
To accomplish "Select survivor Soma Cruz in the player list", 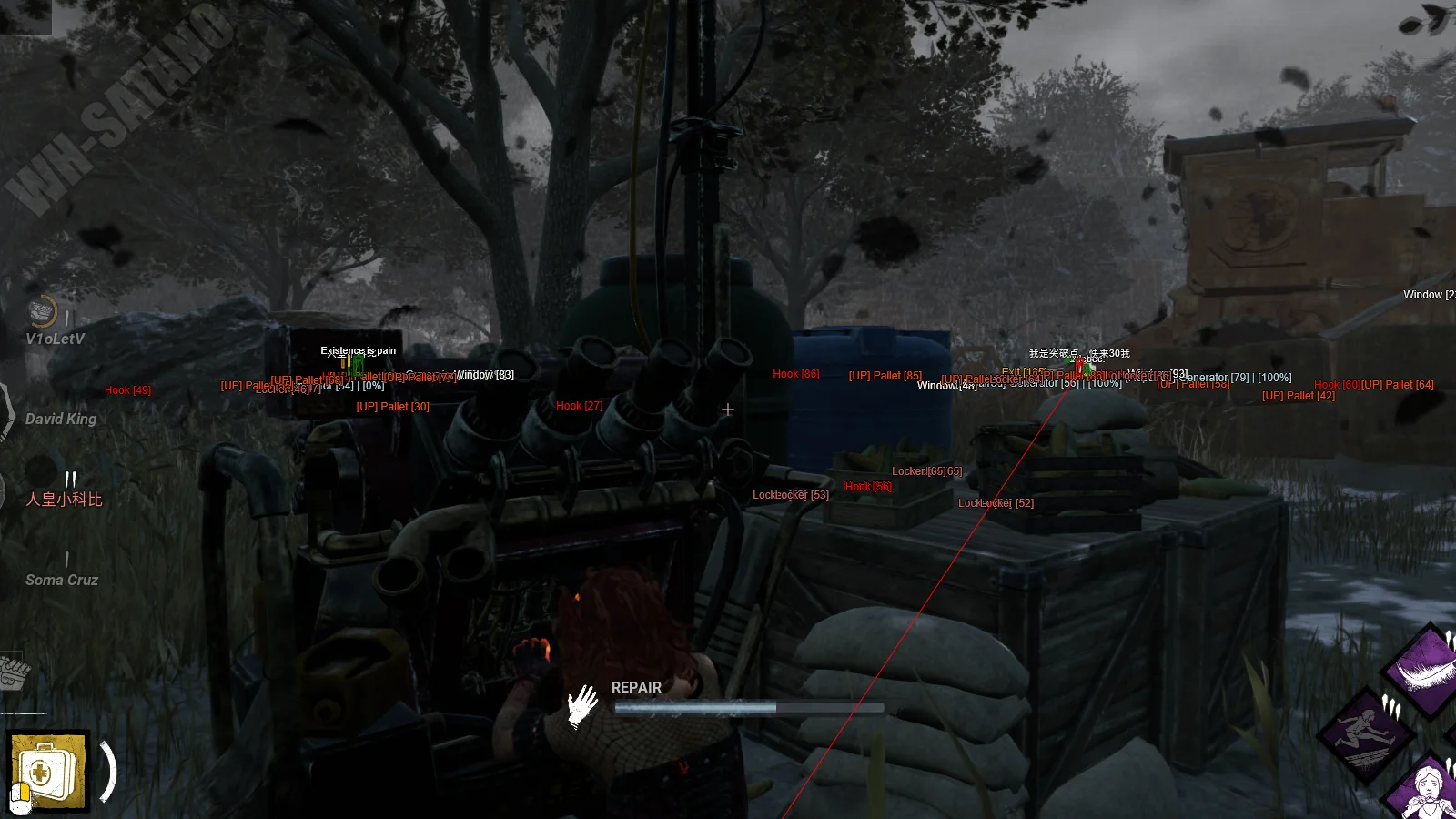I will 62,580.
